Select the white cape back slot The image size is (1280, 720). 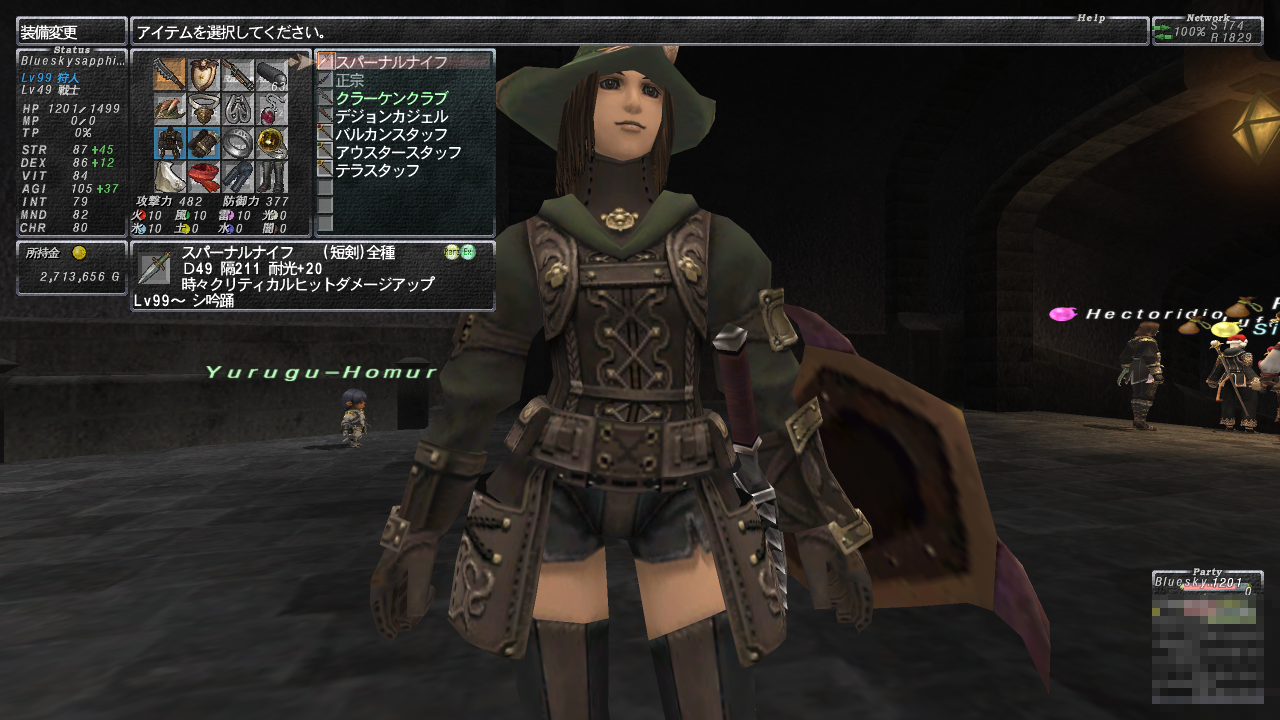tap(170, 177)
